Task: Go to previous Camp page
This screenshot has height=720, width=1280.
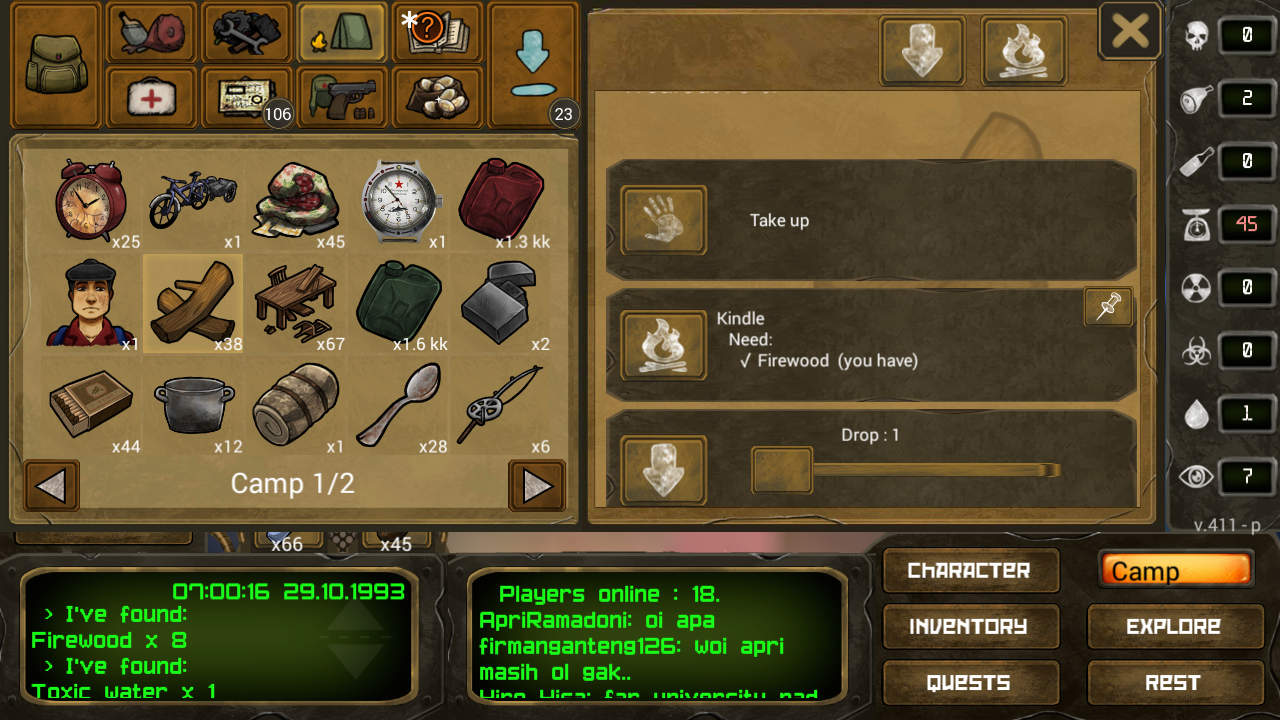Action: pyautogui.click(x=51, y=486)
